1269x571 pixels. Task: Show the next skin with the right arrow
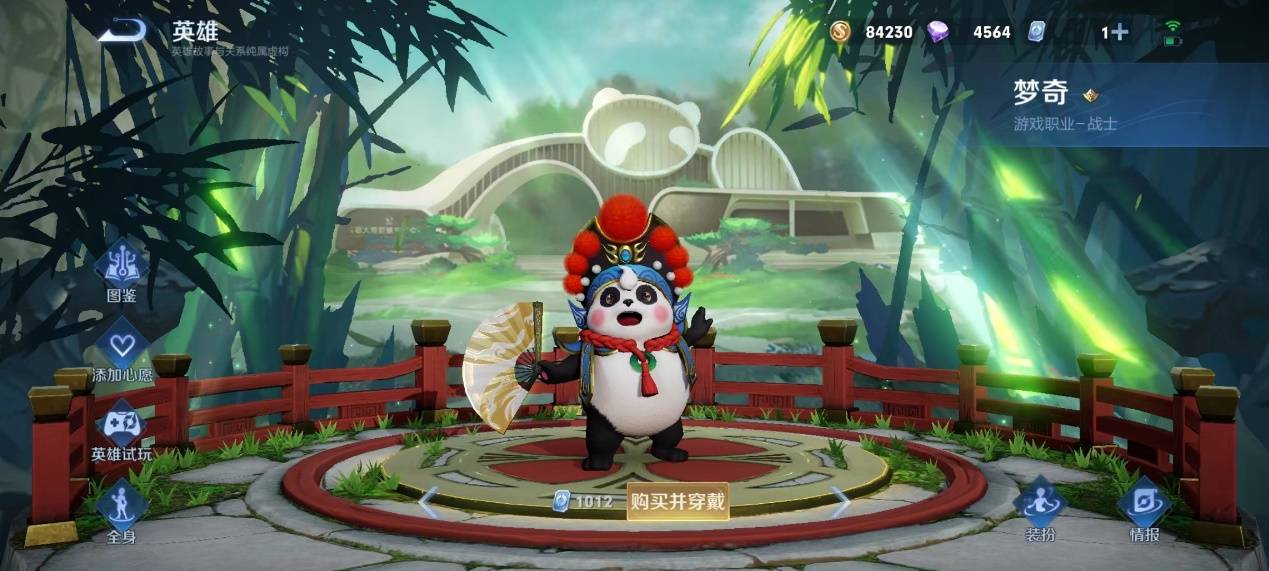[840, 501]
